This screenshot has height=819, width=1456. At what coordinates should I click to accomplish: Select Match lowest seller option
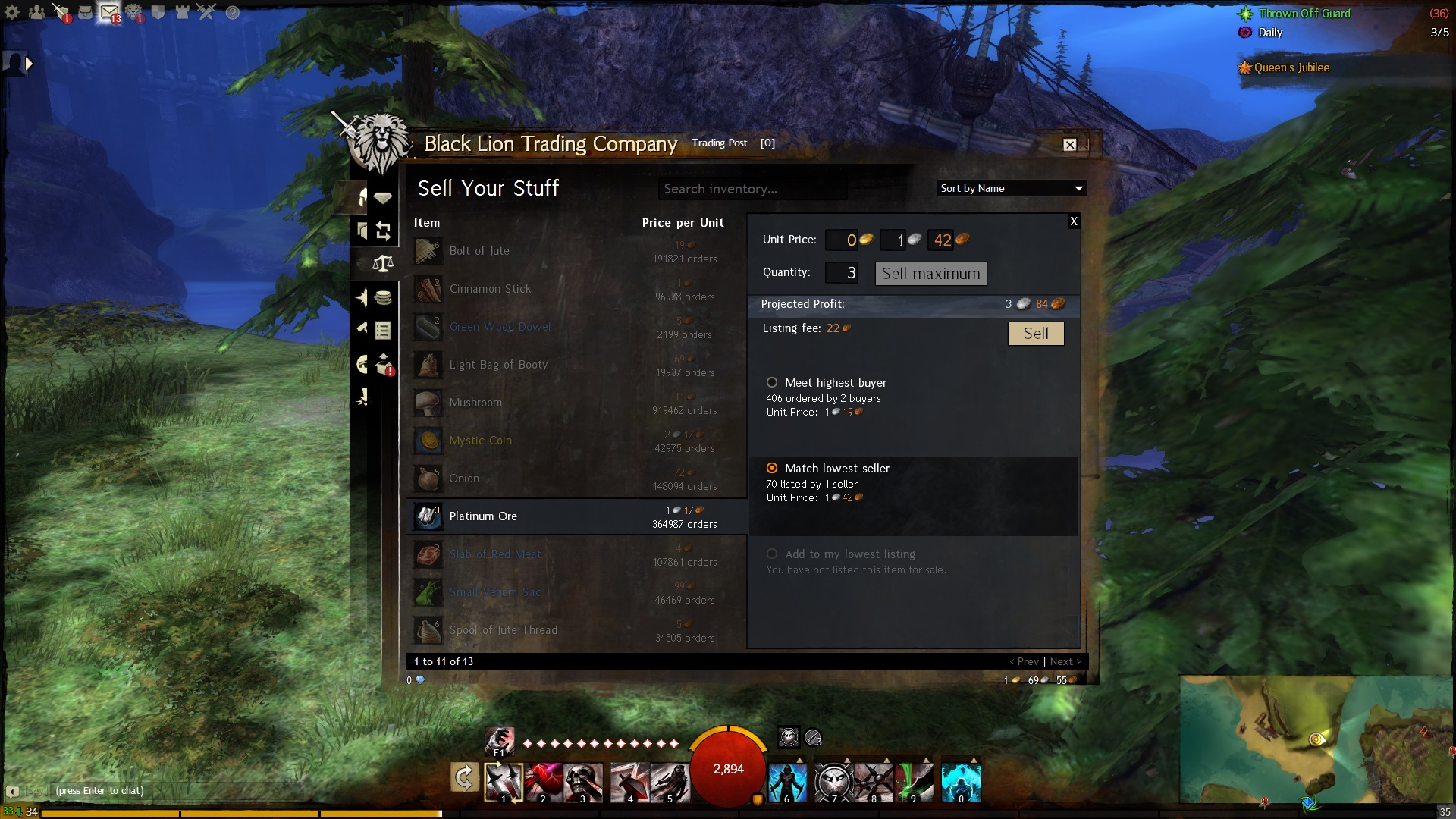(772, 469)
